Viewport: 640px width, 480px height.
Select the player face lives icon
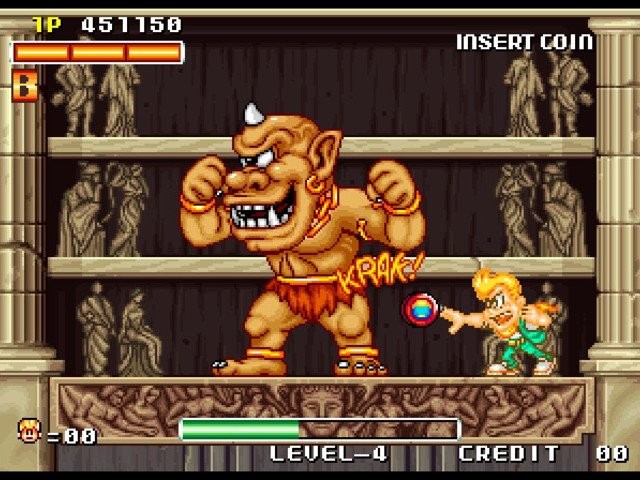pos(29,431)
